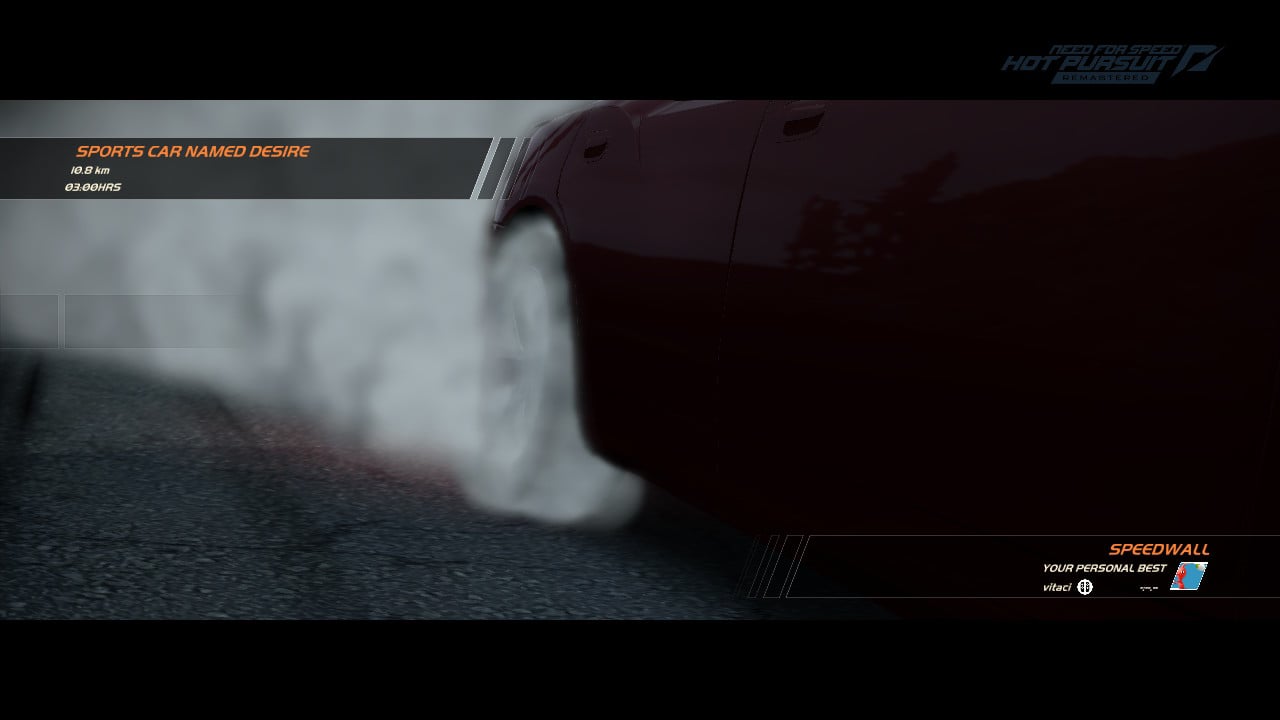Select the Speedwall tab heading

(x=1158, y=549)
